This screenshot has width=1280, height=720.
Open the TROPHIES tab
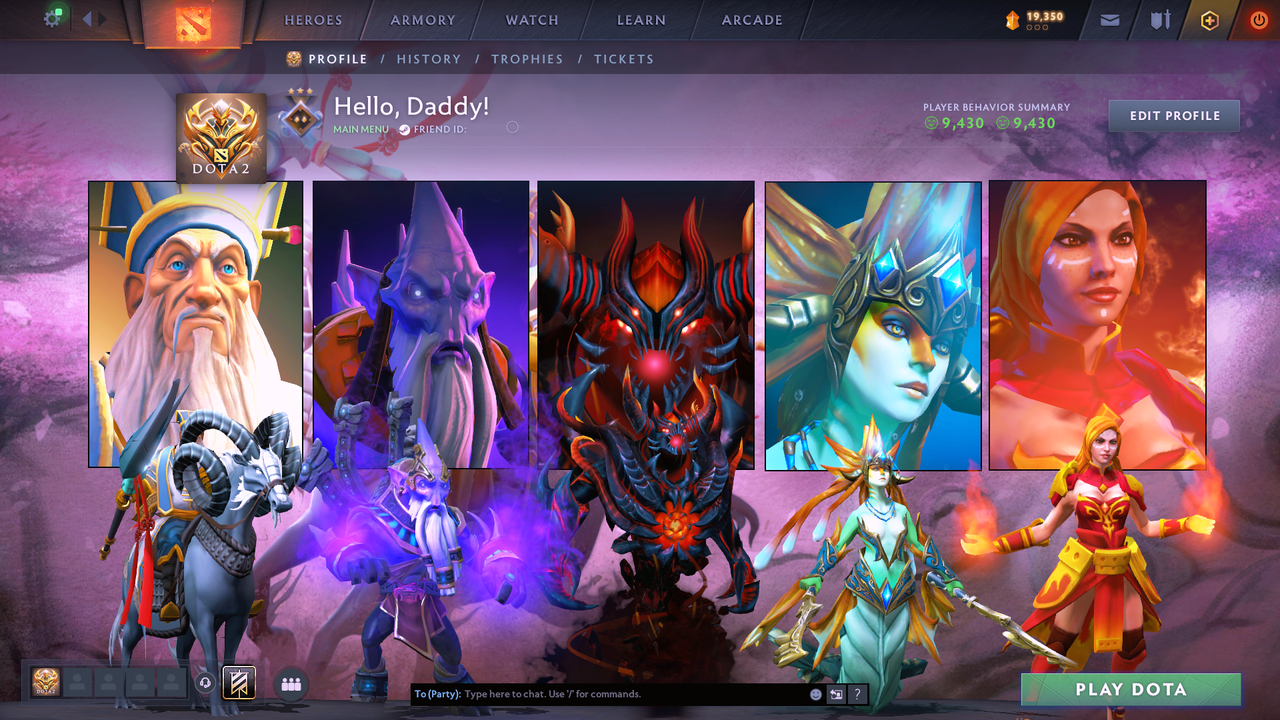tap(528, 59)
